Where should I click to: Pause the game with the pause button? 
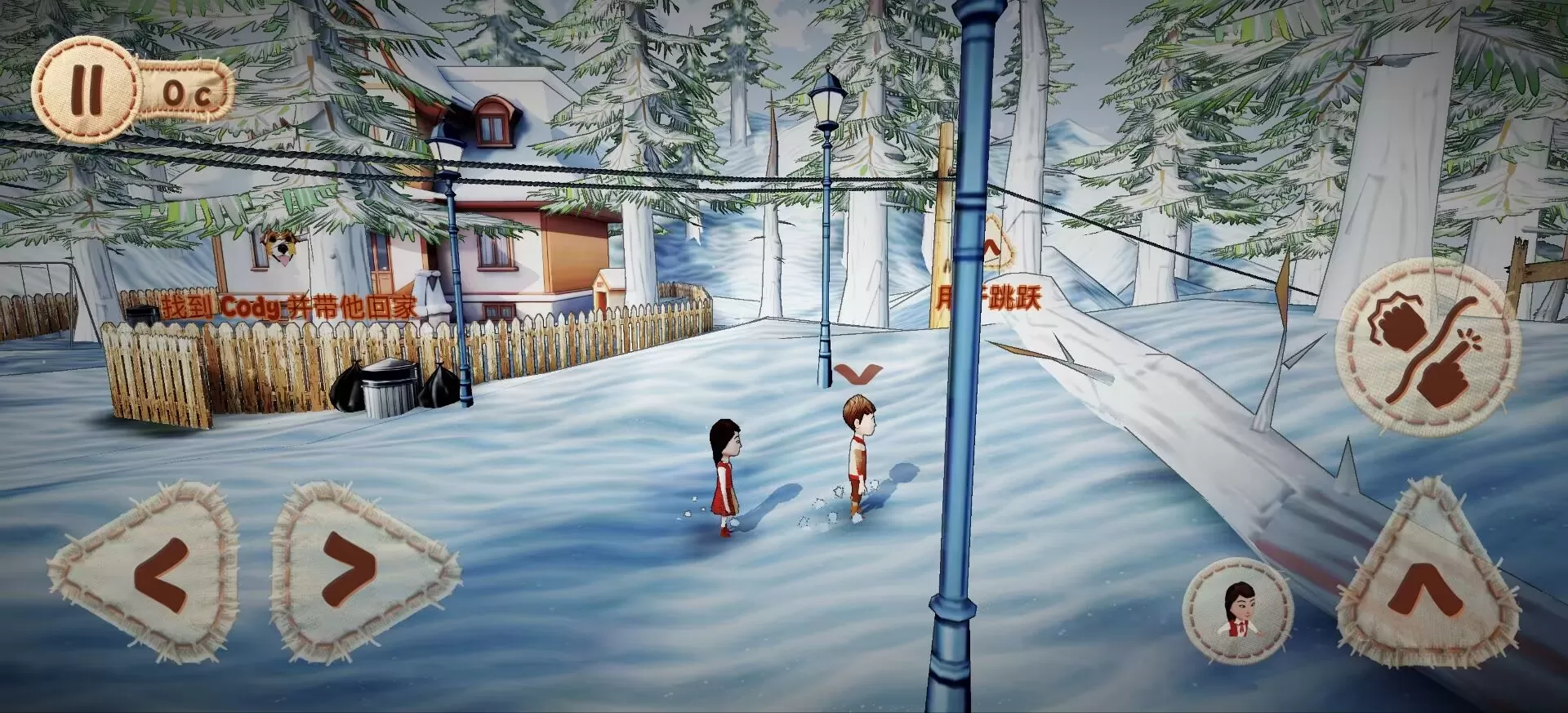click(x=86, y=89)
